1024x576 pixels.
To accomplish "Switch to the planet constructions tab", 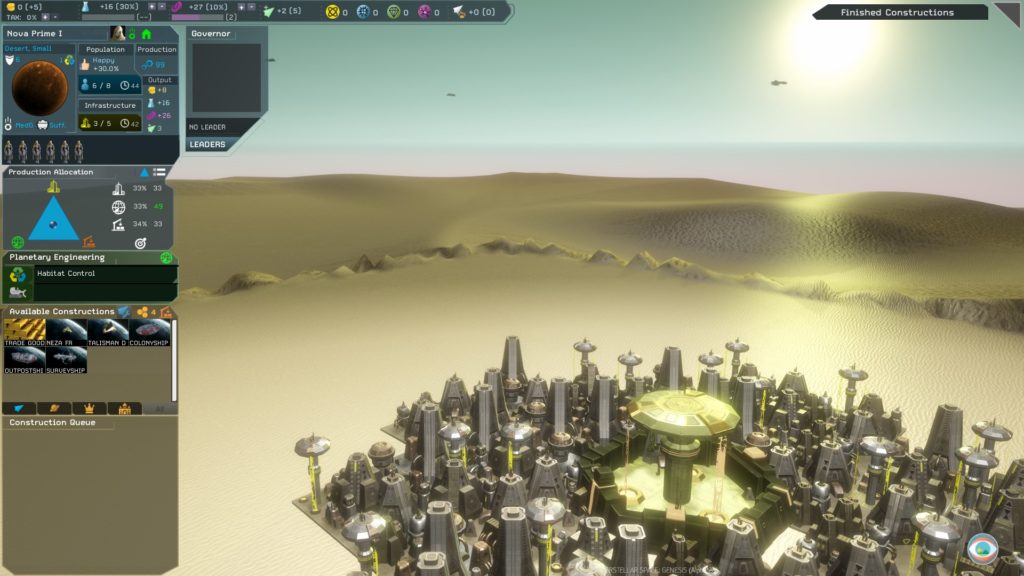I will click(53, 409).
